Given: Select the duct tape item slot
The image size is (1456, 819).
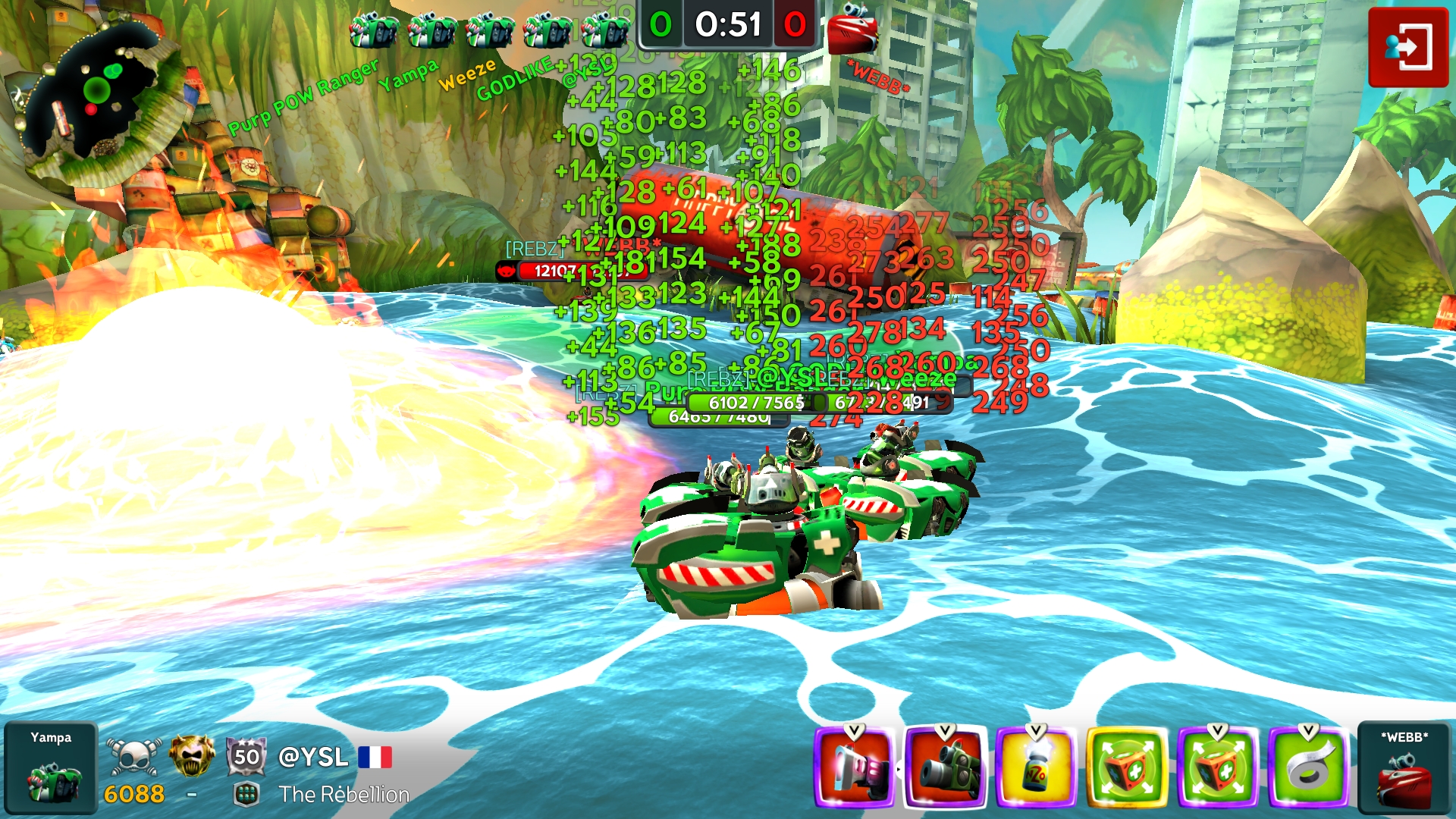Looking at the screenshot, I should coord(1308,767).
